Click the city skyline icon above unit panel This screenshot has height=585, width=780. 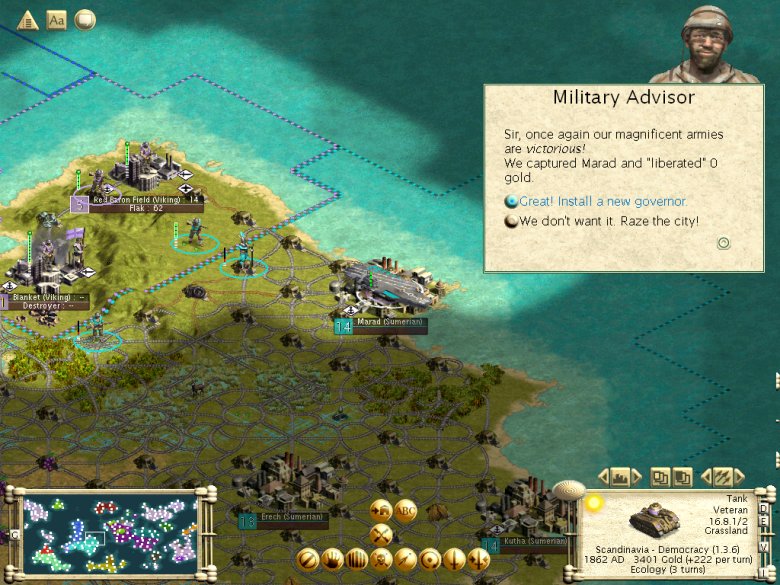click(621, 476)
